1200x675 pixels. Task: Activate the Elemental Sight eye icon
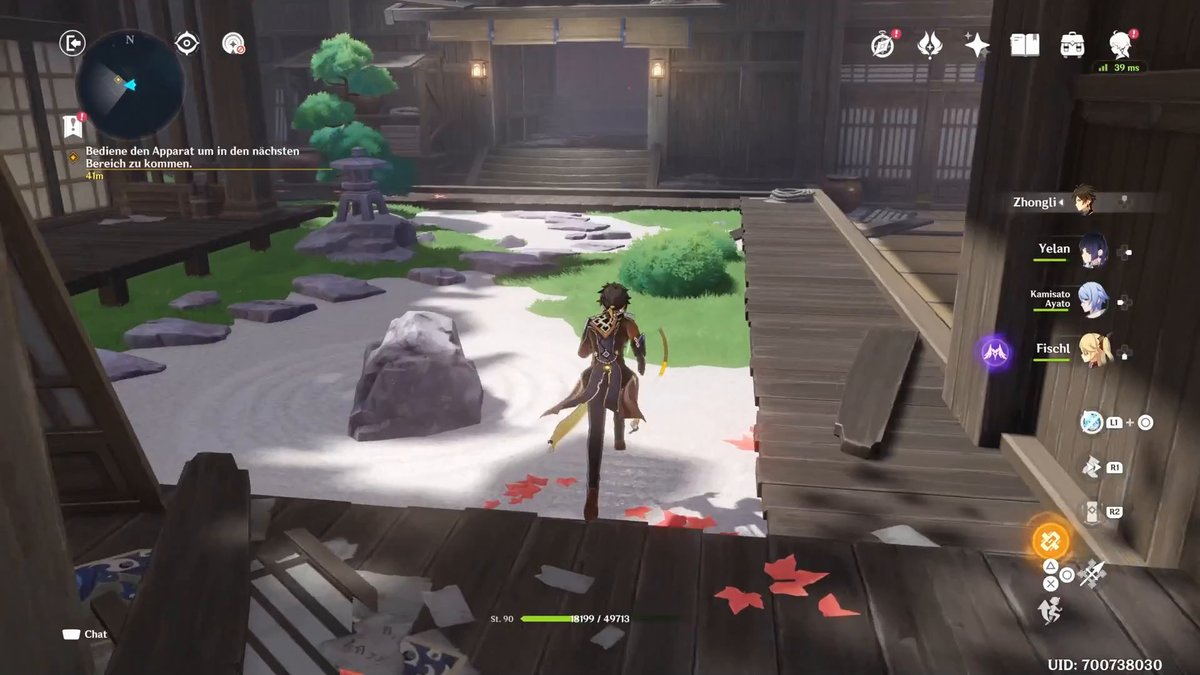[186, 43]
